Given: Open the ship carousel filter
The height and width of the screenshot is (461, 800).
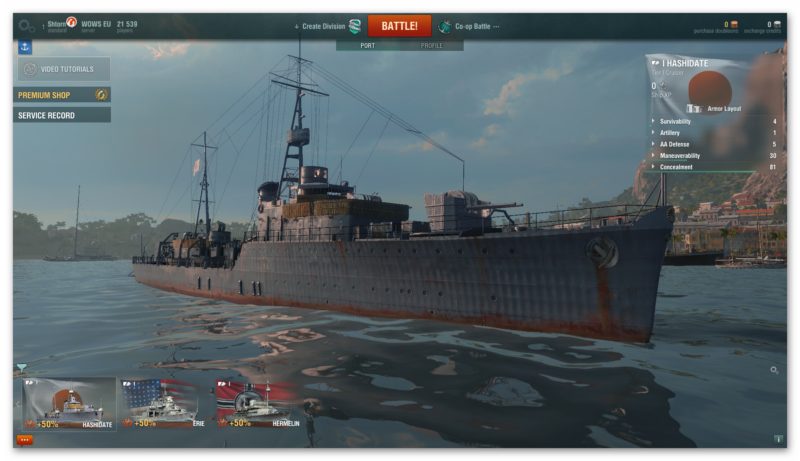Looking at the screenshot, I should pyautogui.click(x=22, y=368).
